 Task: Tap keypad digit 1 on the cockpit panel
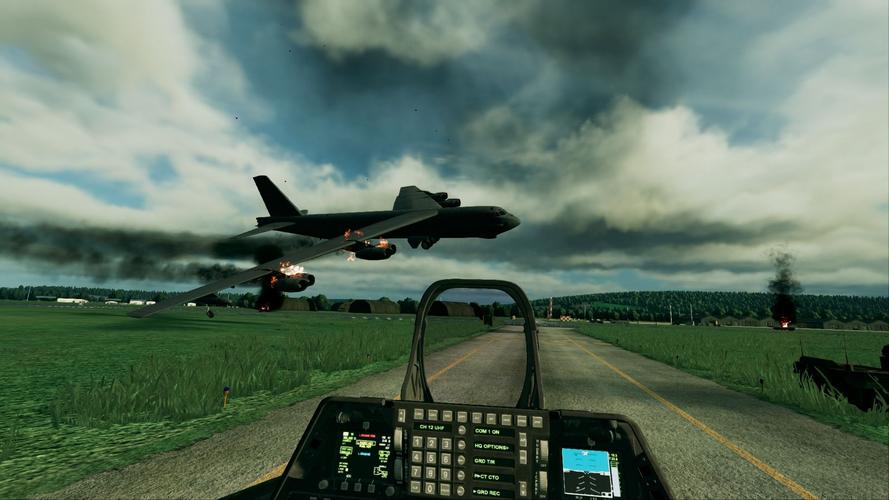(417, 443)
